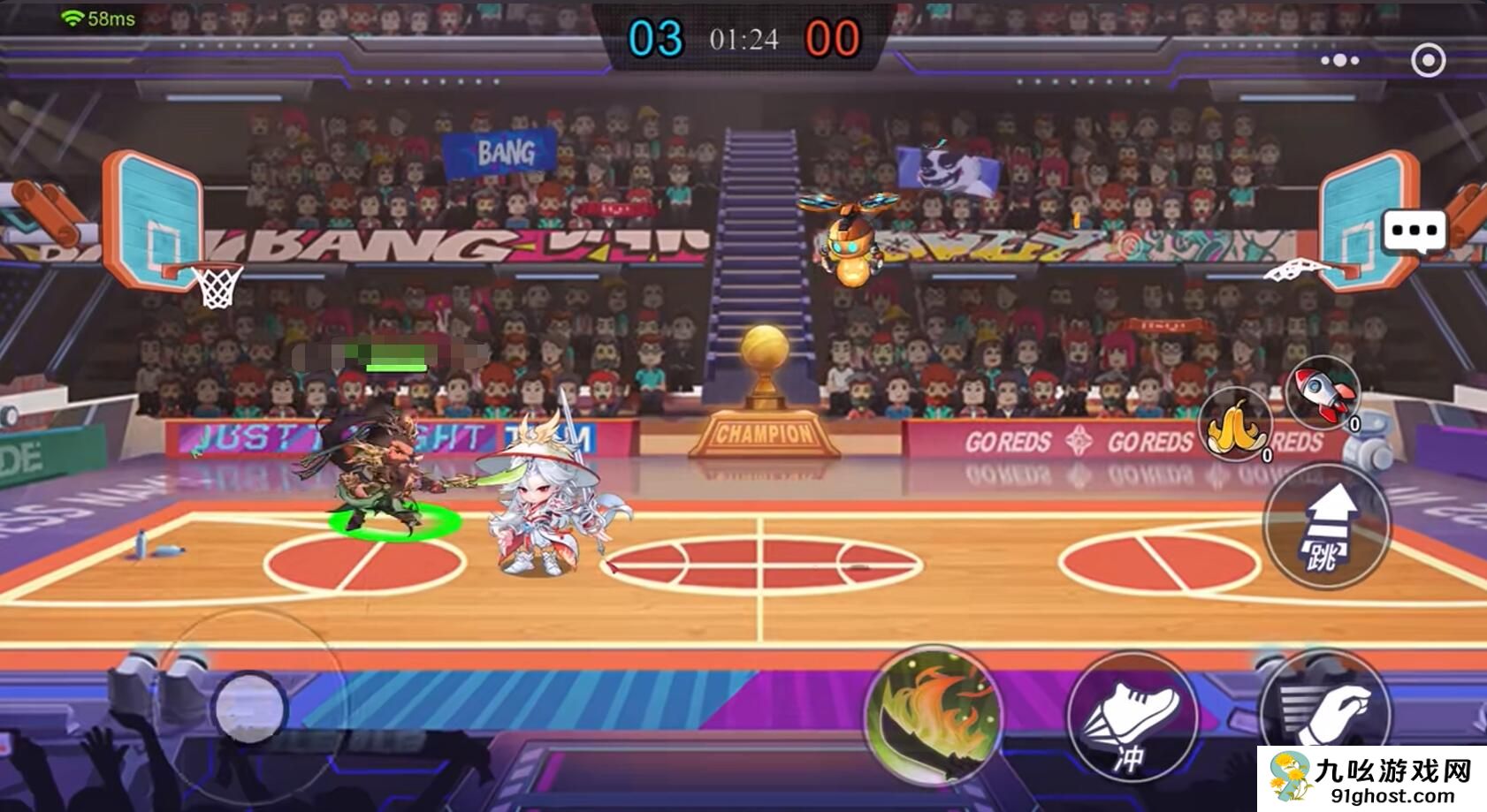Viewport: 1487px width, 812px height.
Task: Open the three-dot more menu
Action: point(1340,60)
